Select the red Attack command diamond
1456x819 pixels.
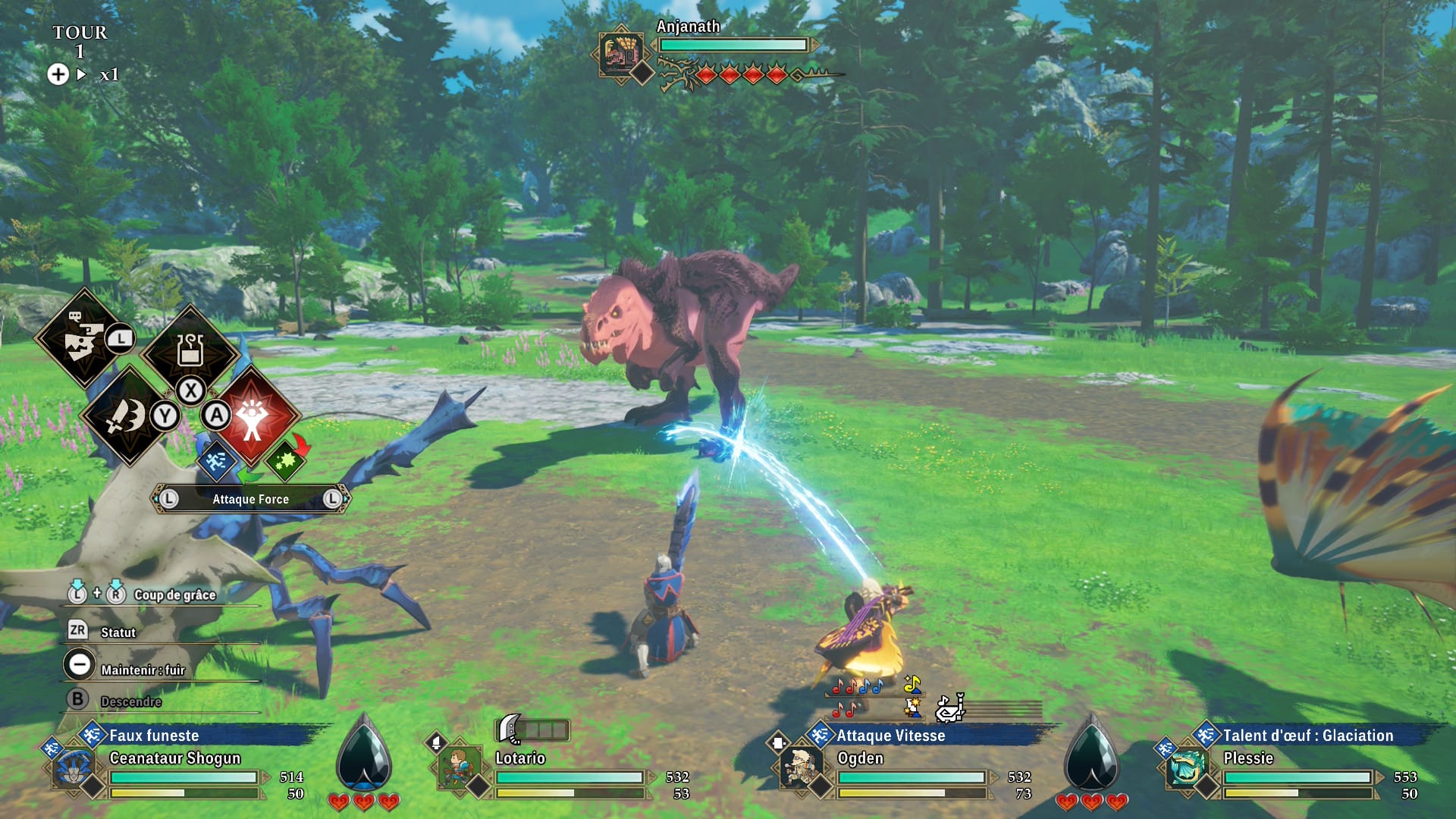pyautogui.click(x=253, y=416)
